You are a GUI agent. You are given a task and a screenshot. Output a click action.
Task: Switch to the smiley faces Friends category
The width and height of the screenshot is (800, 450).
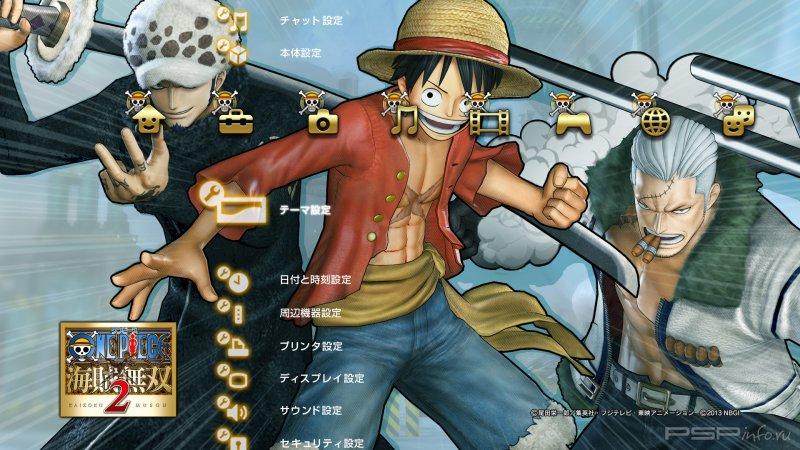(x=734, y=119)
